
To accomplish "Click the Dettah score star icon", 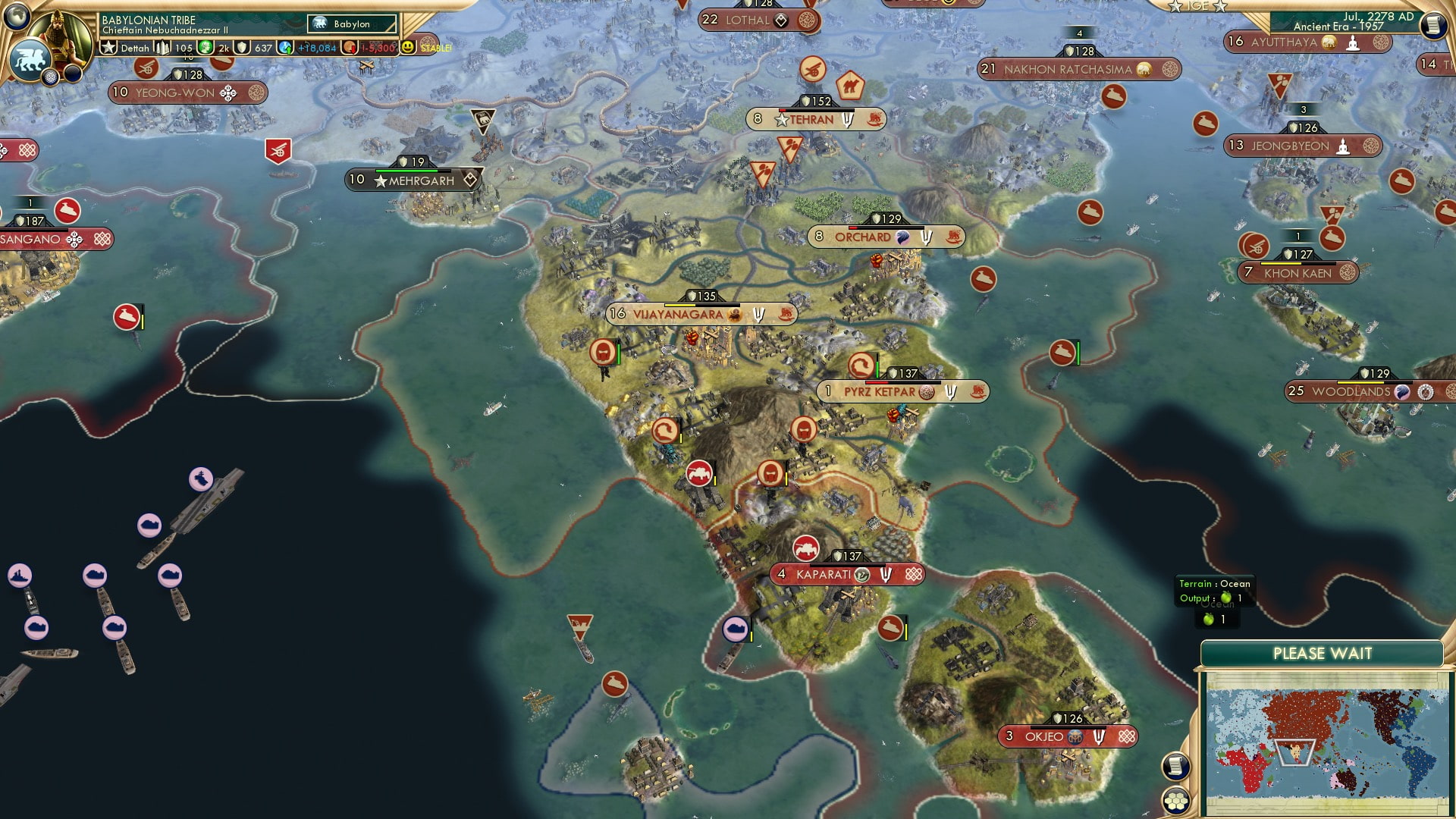I will coord(108,47).
